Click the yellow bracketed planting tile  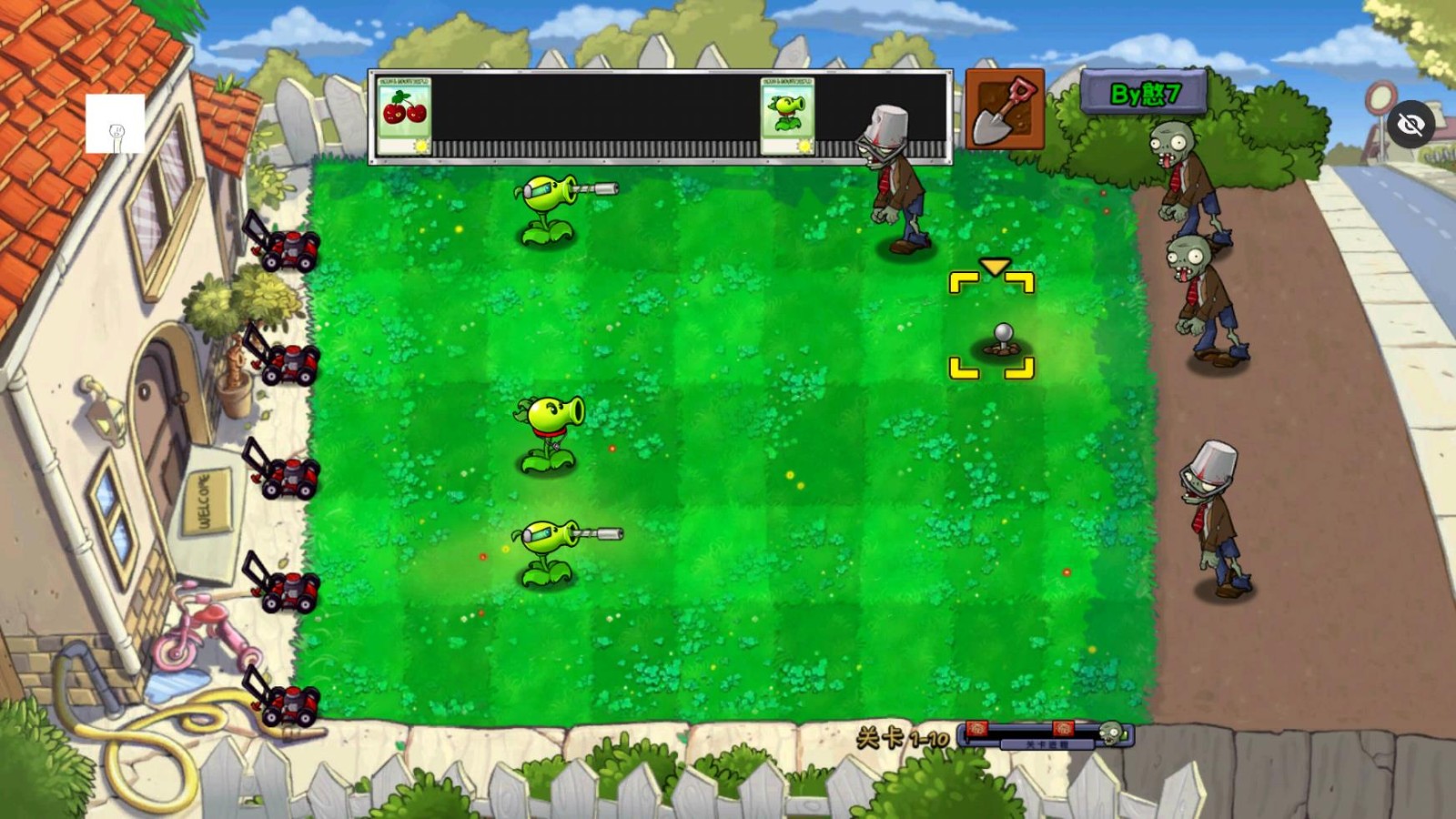(x=994, y=323)
